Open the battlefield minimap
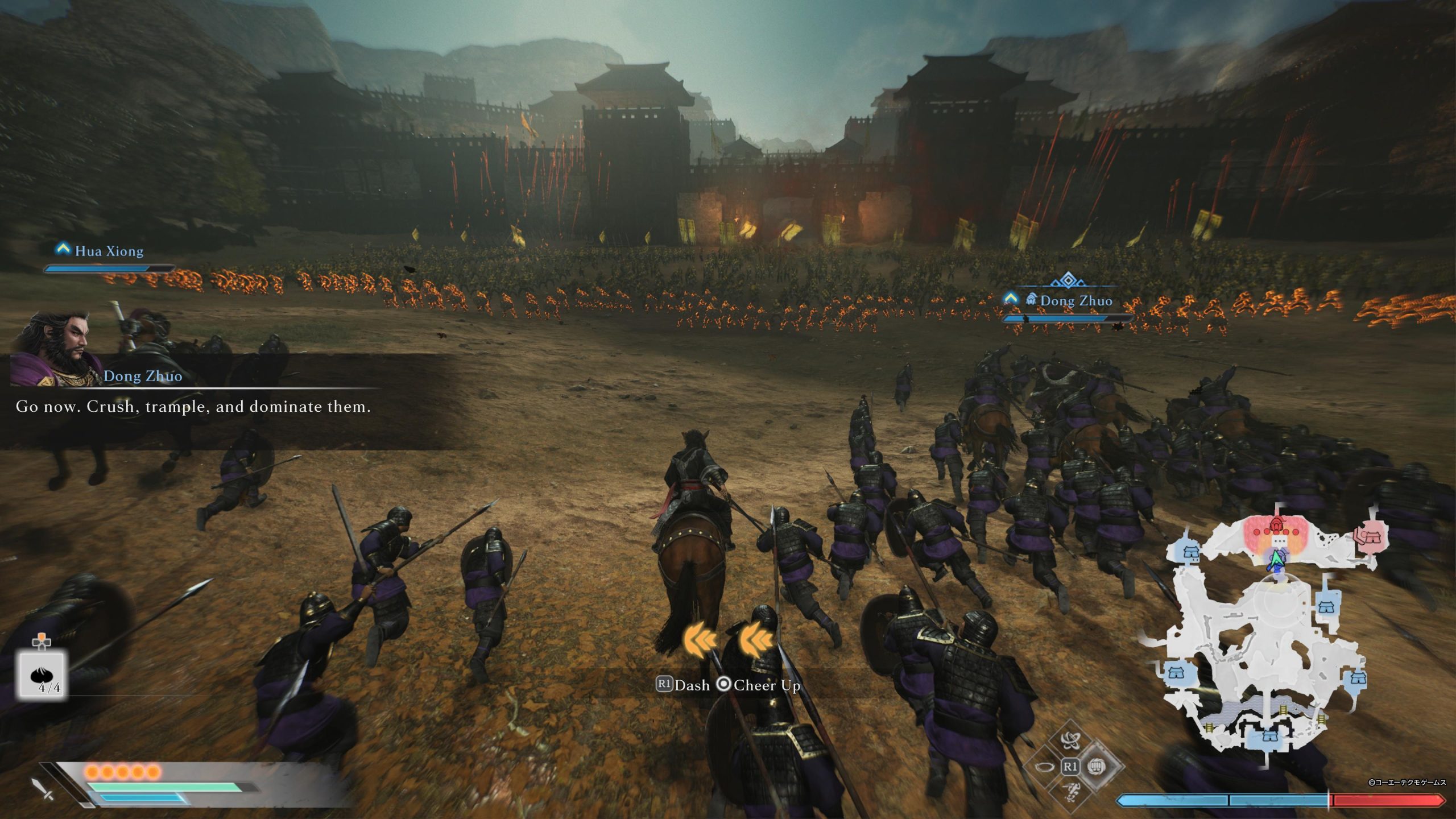 click(x=1269, y=631)
